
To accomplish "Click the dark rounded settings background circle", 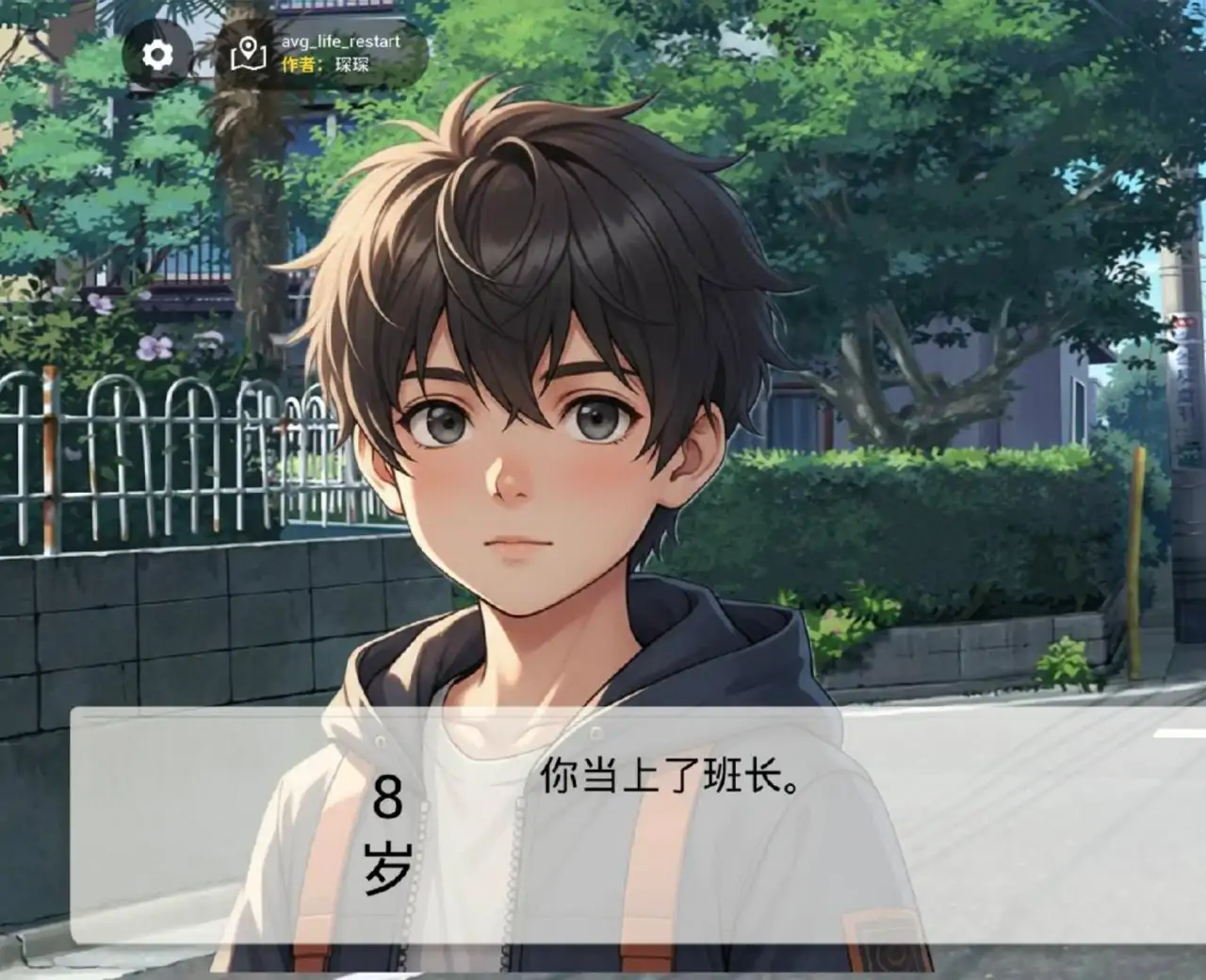I will (x=160, y=54).
